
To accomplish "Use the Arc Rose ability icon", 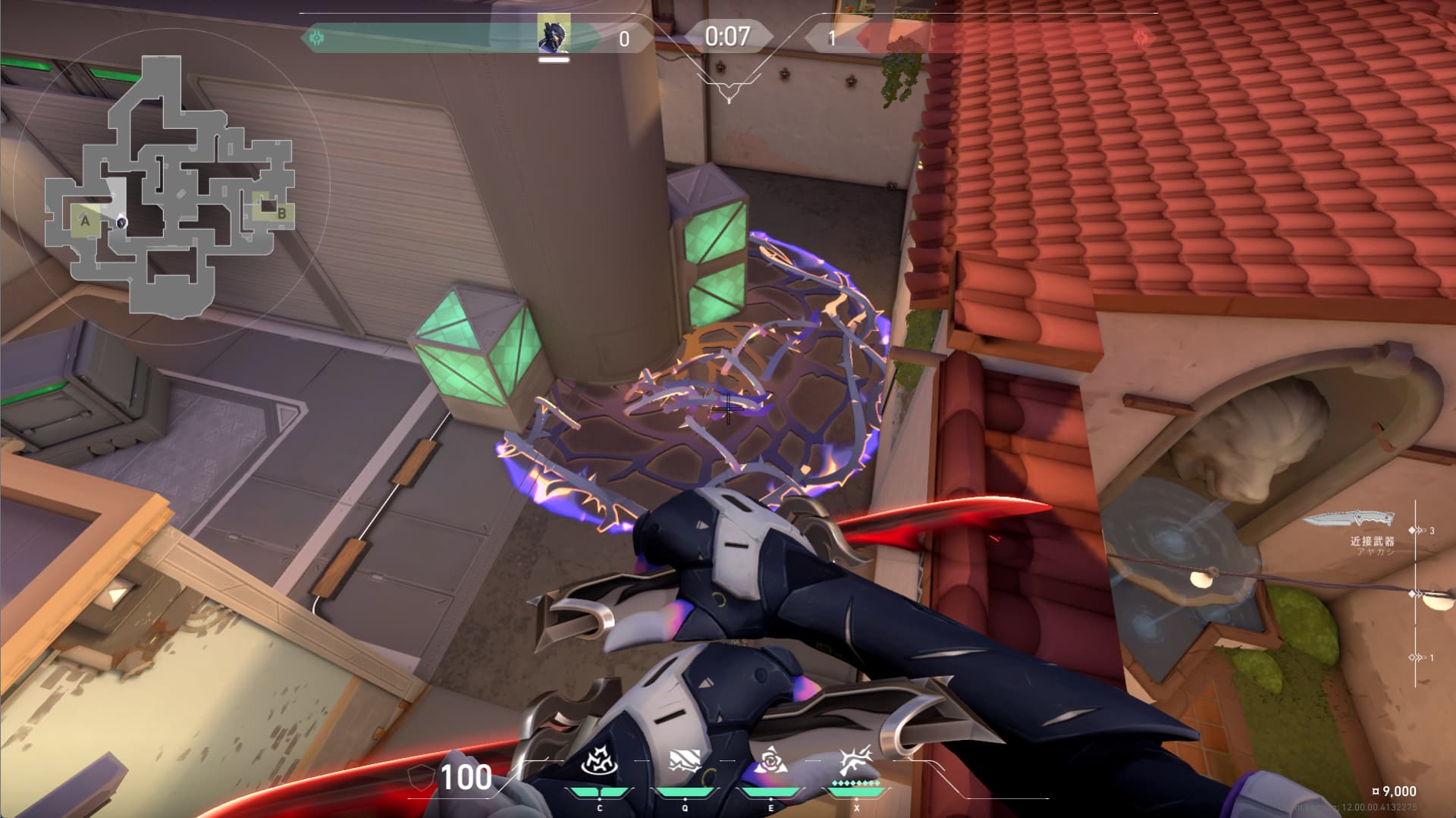I will tap(770, 761).
